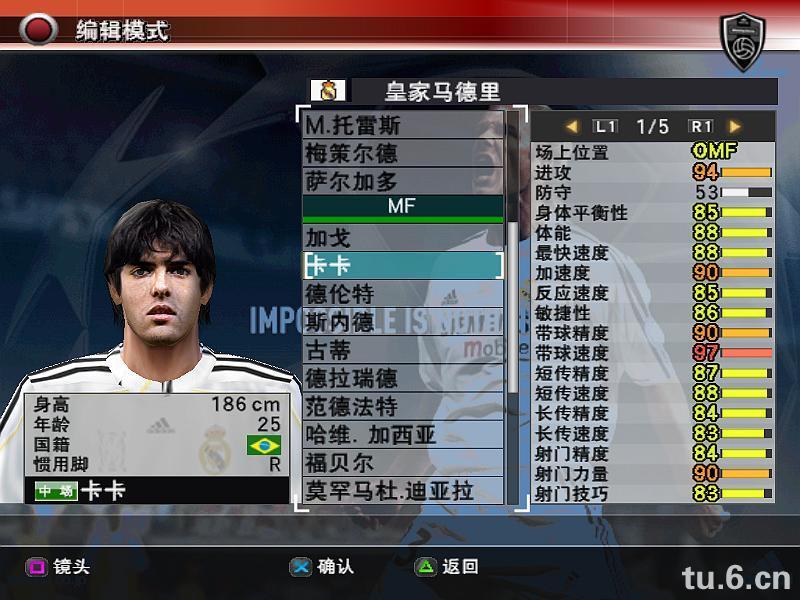Select the highlighted player 卡卡

pyautogui.click(x=402, y=266)
